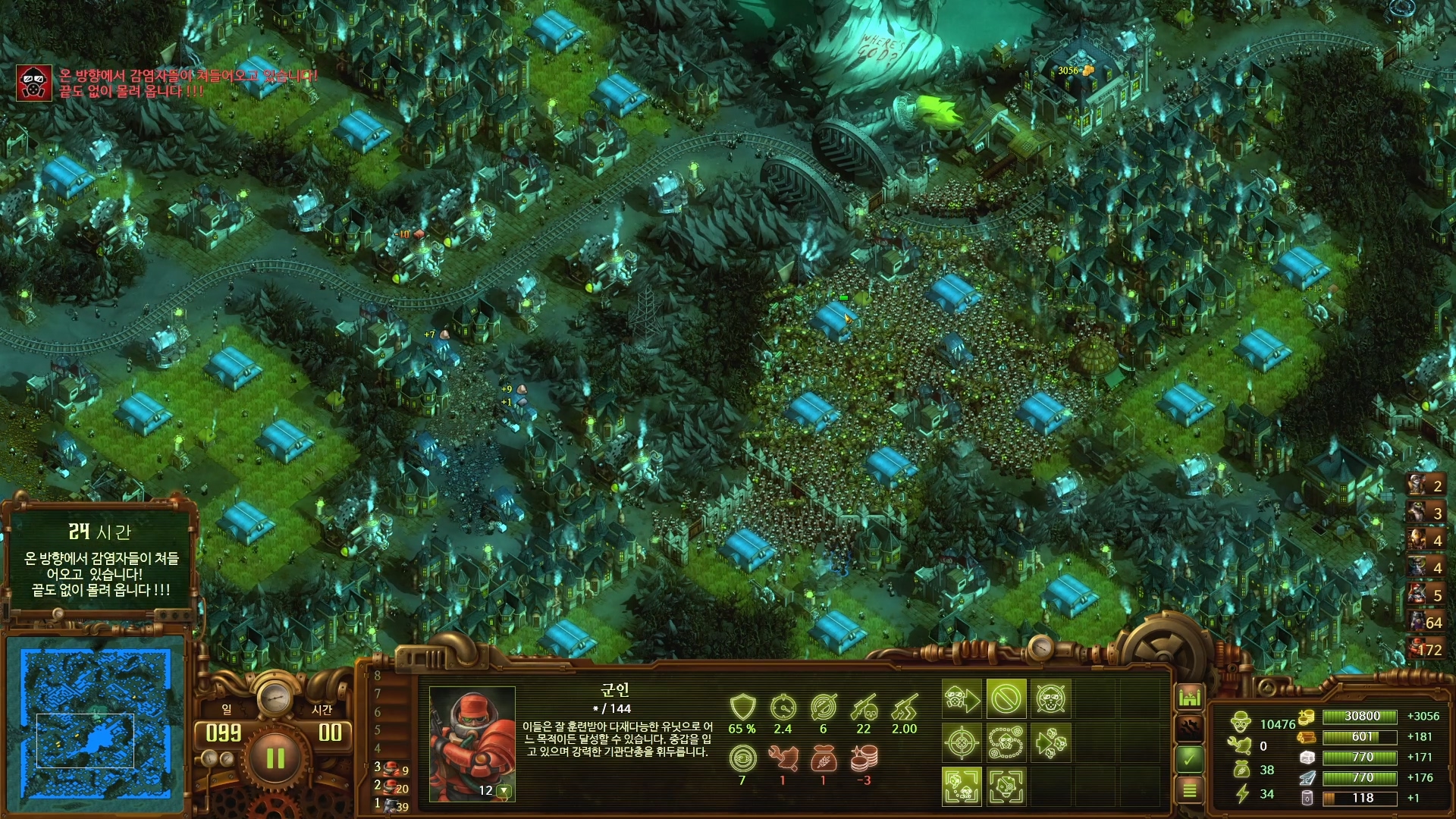The width and height of the screenshot is (1456, 819).
Task: Select the stop command circle-slash icon
Action: point(1006,698)
